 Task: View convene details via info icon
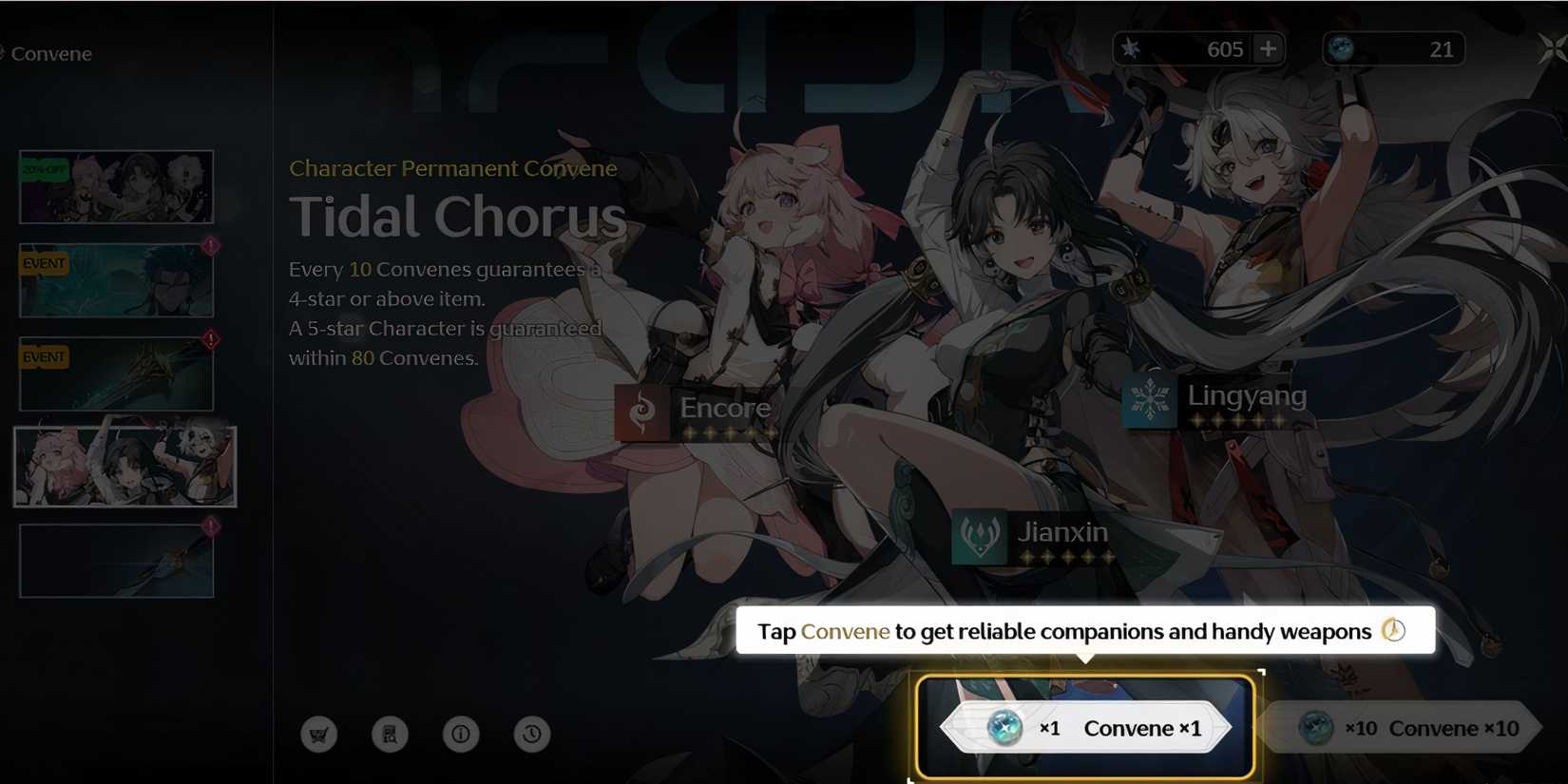(x=461, y=734)
